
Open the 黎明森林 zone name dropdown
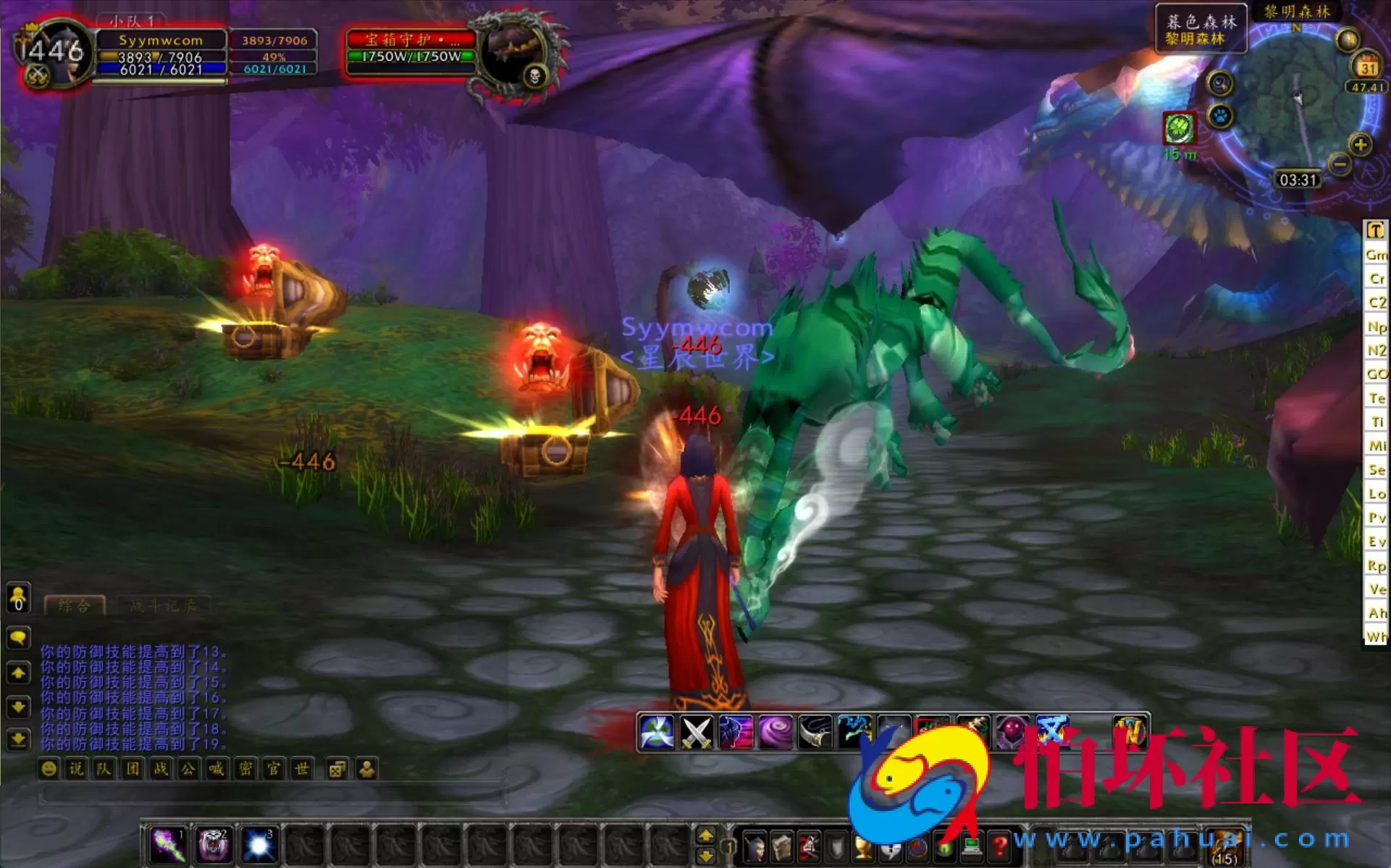click(1296, 12)
